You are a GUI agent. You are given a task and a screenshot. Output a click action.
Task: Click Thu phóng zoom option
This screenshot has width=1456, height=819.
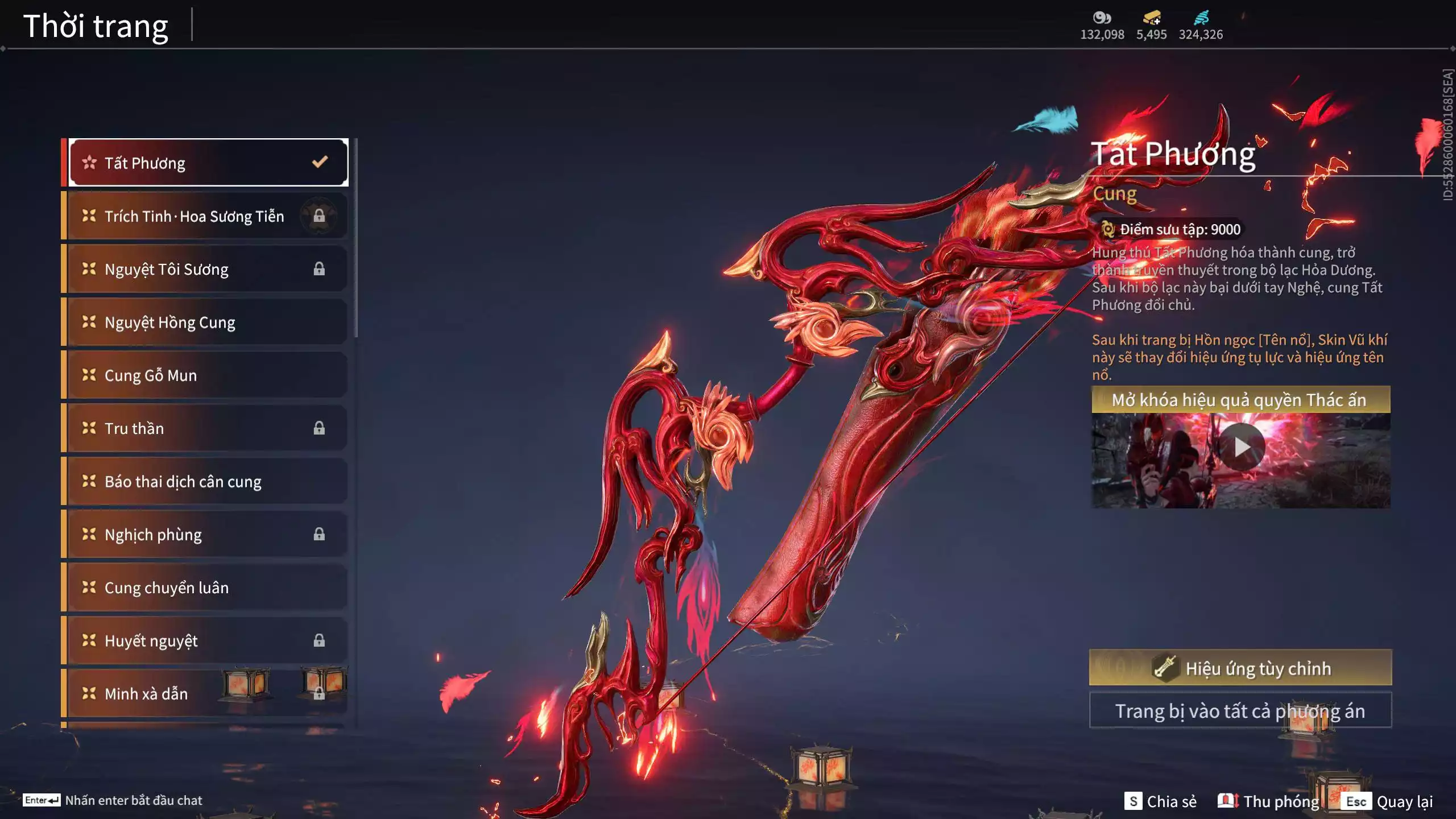(1269, 801)
